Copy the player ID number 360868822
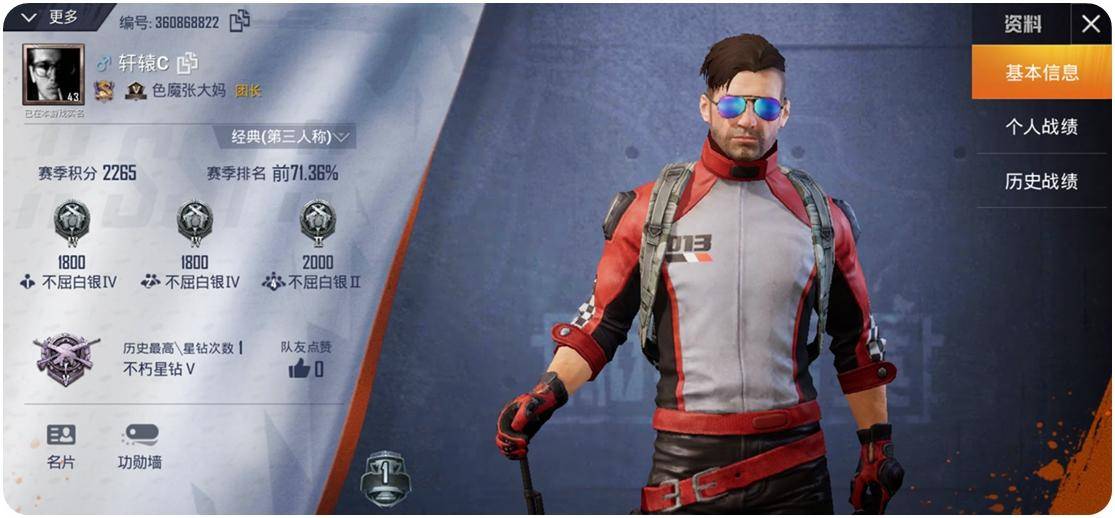The height and width of the screenshot is (518, 1115). [240, 21]
